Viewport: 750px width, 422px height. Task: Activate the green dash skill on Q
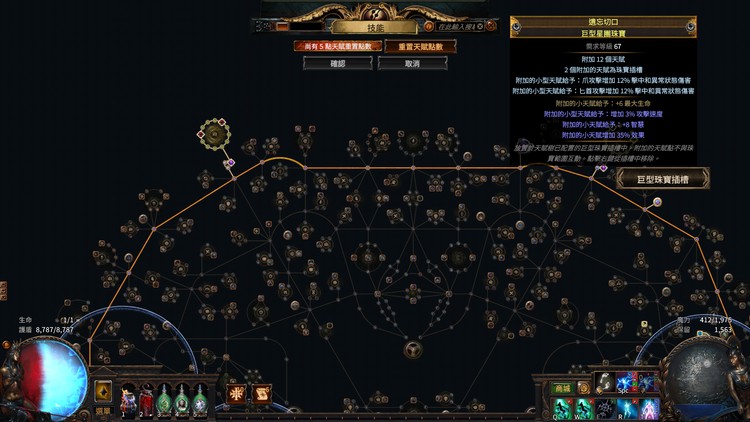click(562, 408)
